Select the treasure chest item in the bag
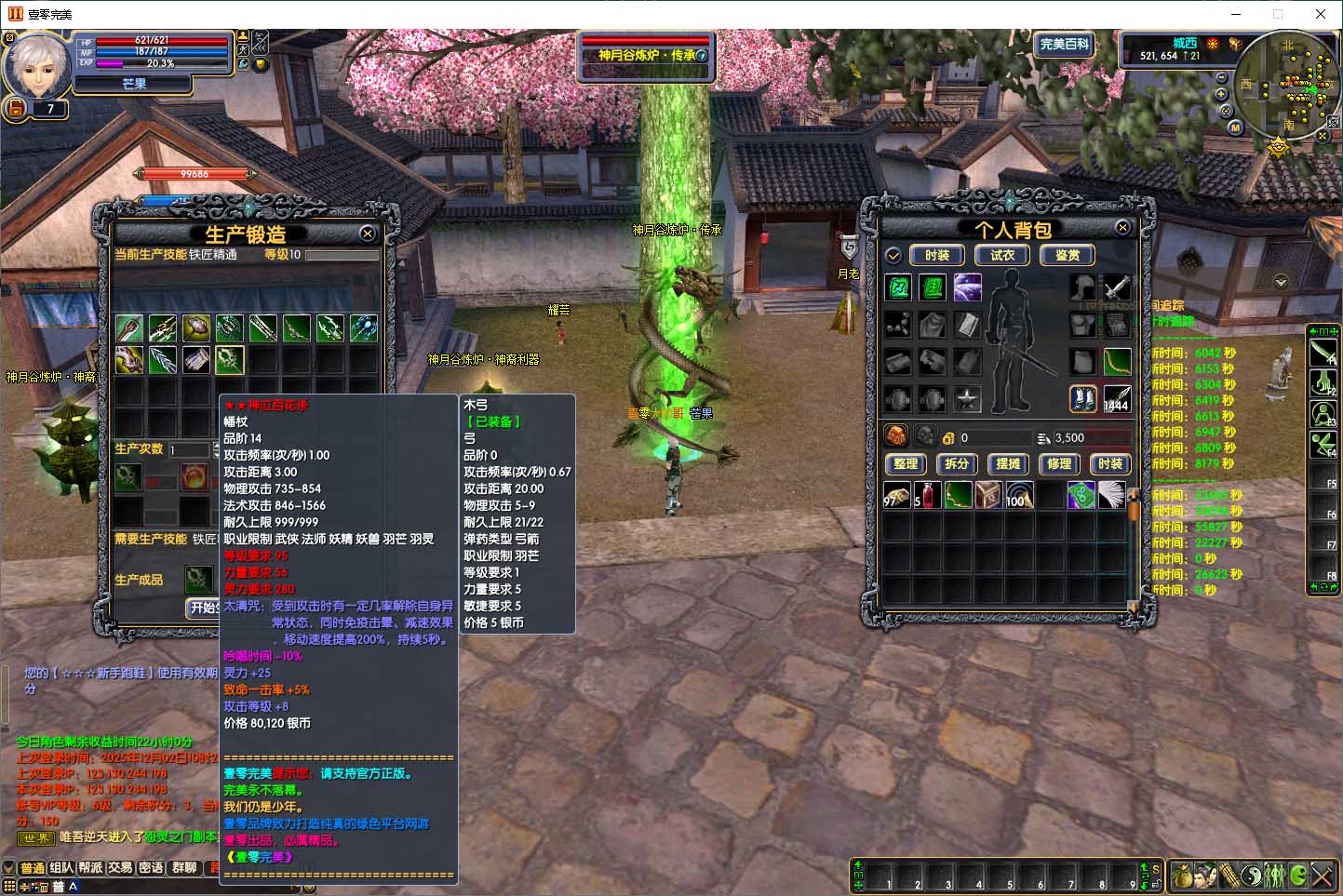 click(988, 495)
